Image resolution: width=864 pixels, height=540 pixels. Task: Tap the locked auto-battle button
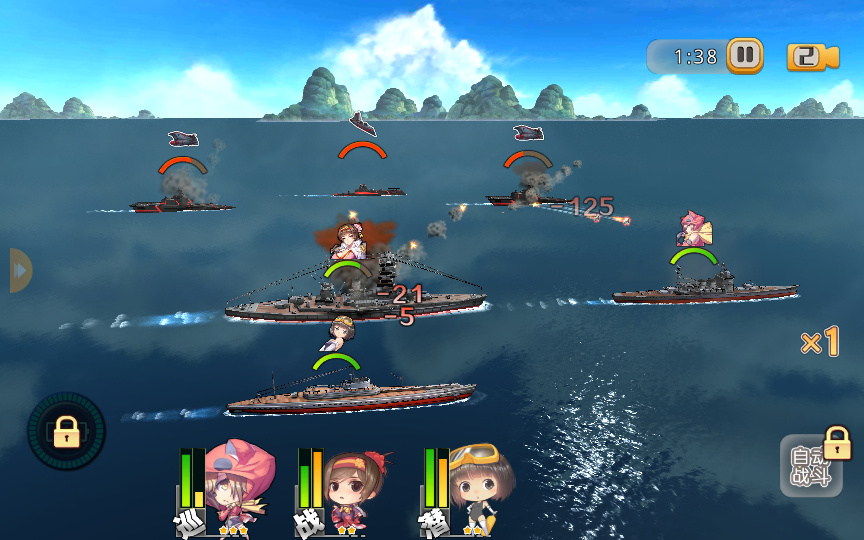pyautogui.click(x=810, y=466)
